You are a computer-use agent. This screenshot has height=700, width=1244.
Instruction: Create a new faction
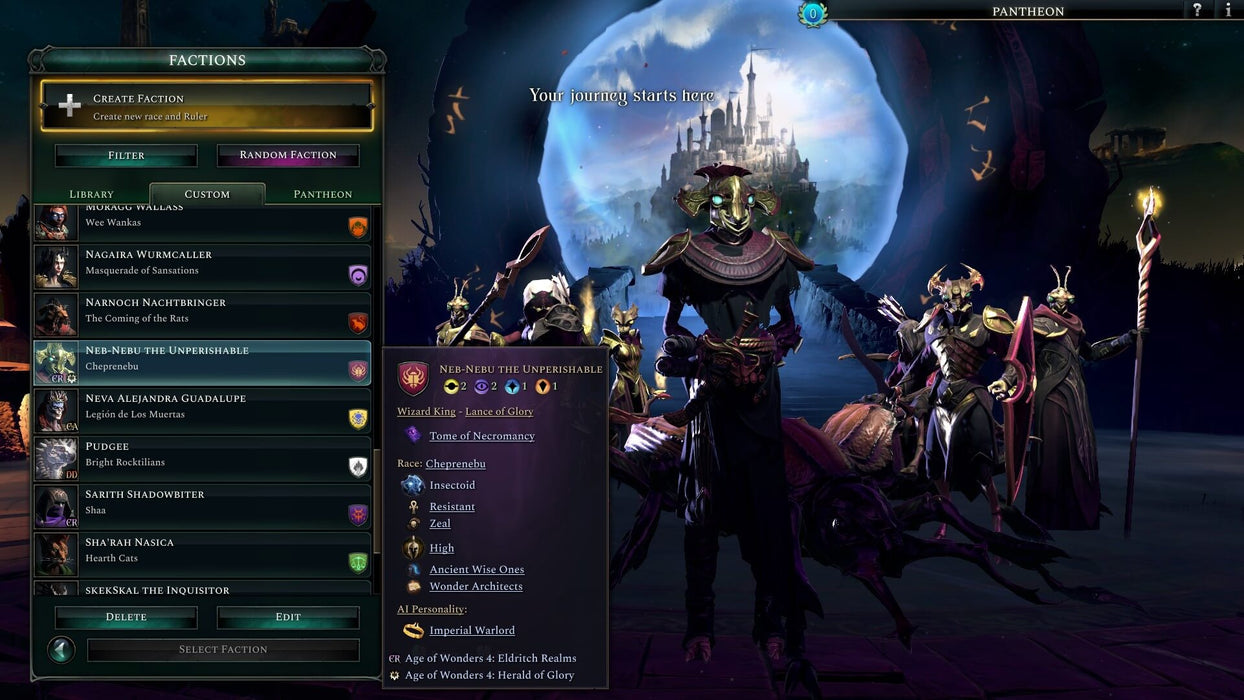[x=207, y=106]
